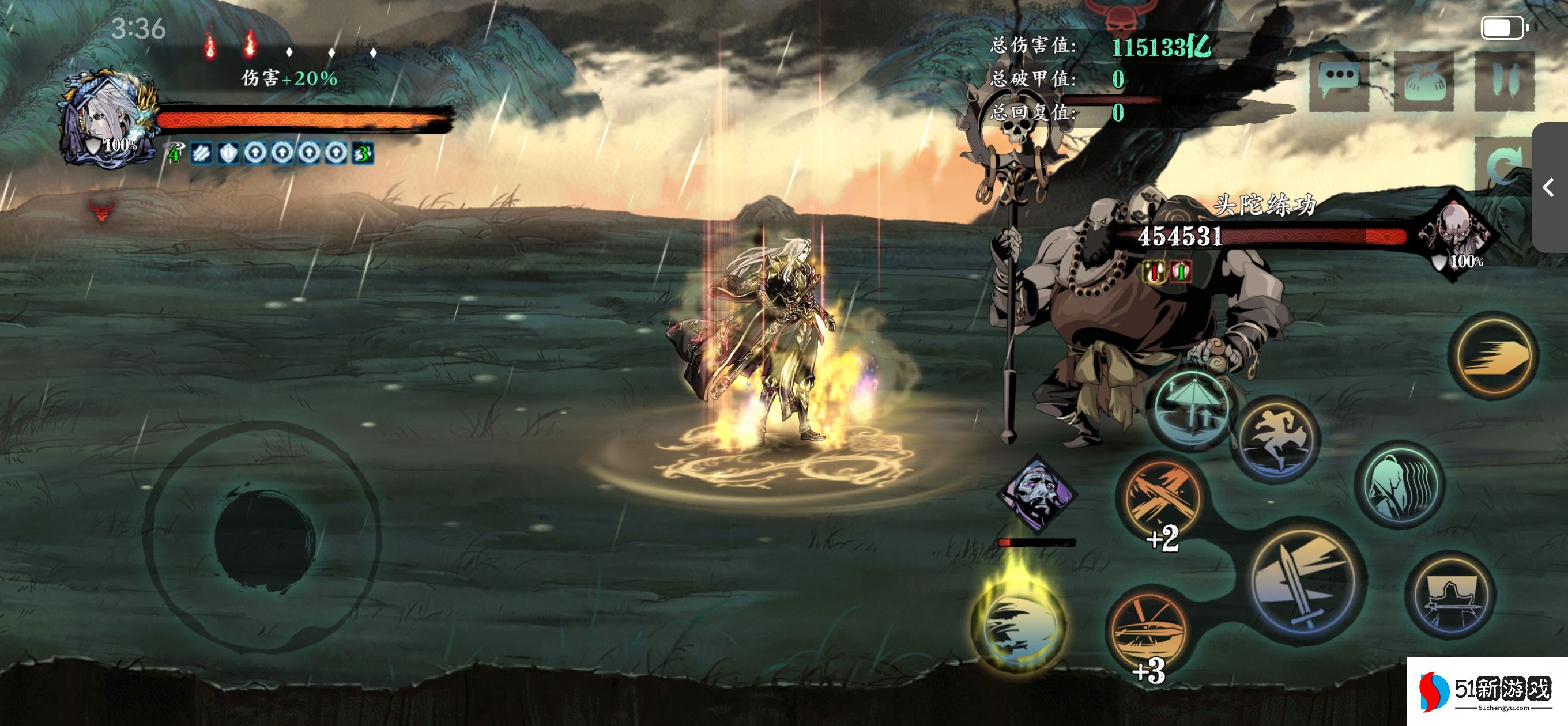Use the spinning blade skill with +3

coord(1147,630)
